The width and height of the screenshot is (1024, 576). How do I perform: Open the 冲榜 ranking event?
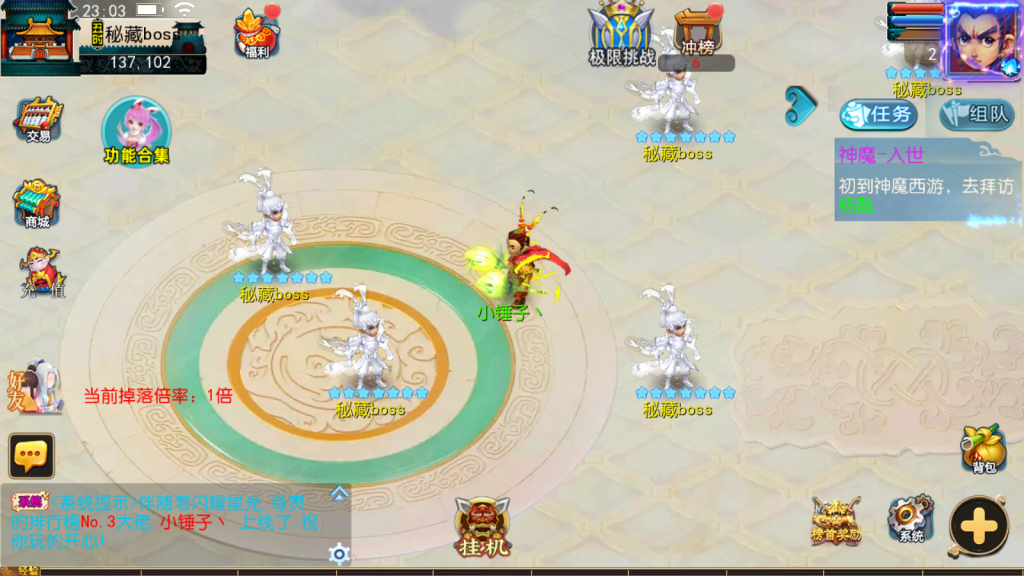[x=698, y=32]
